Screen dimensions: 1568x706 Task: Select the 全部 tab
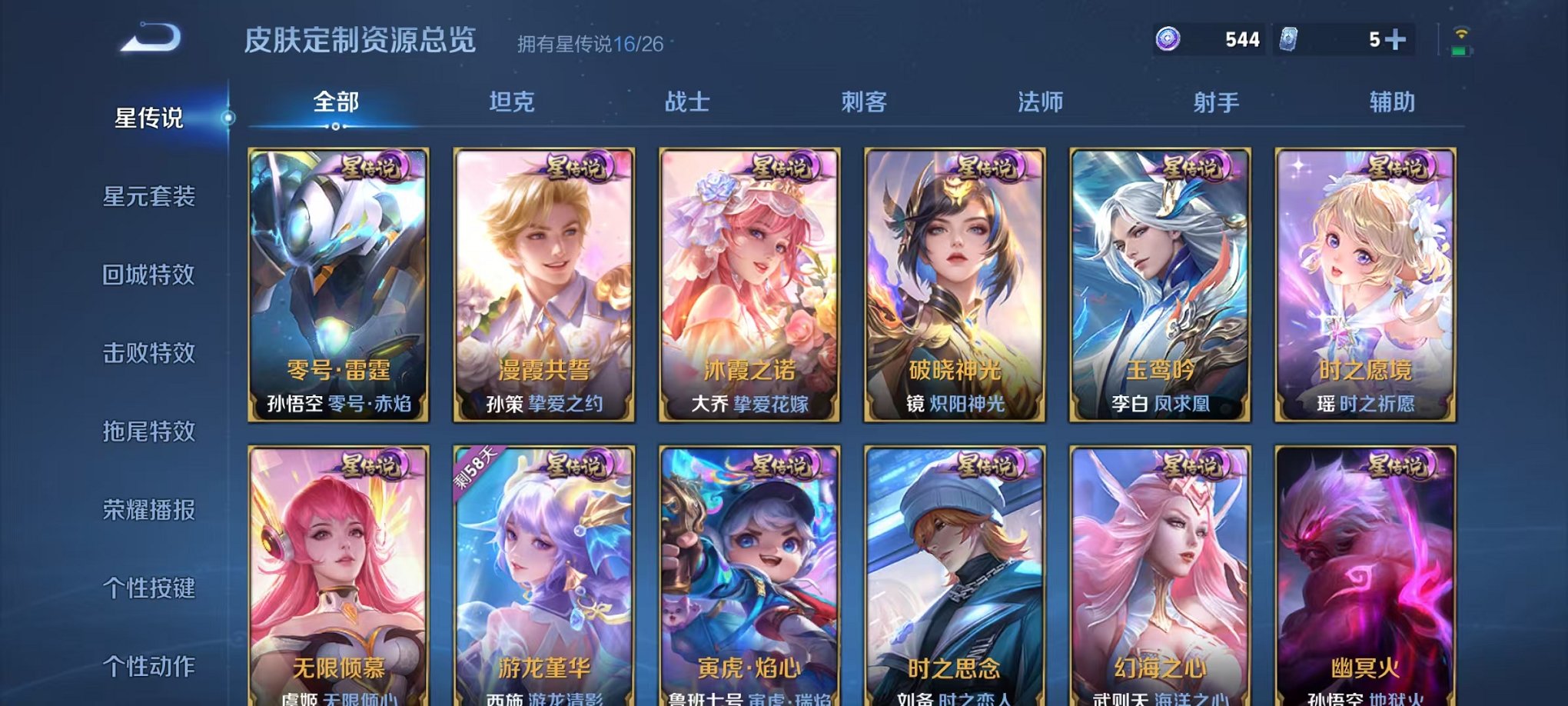336,101
